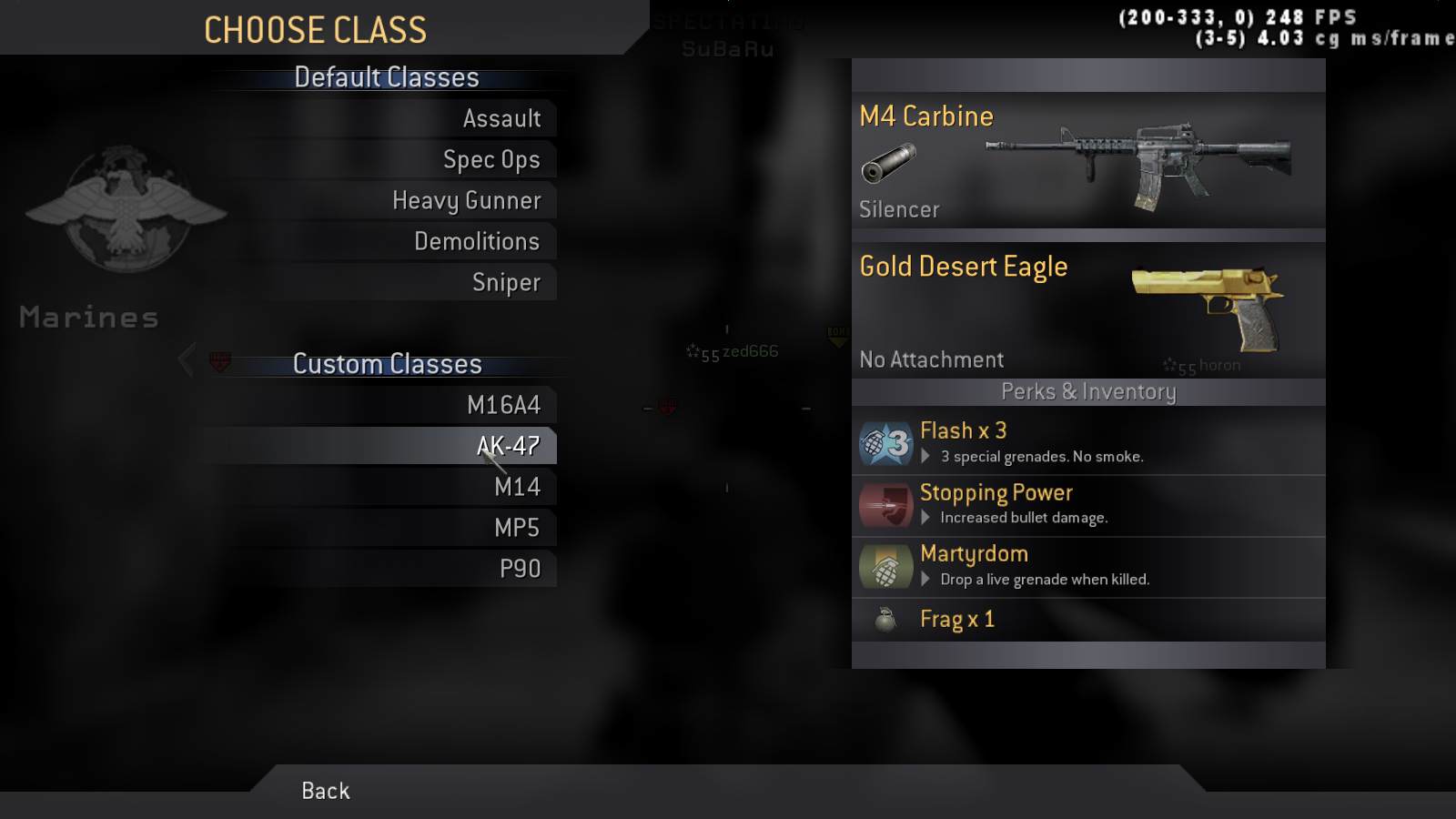Open the Default Classes header
The image size is (1456, 819).
coord(386,77)
